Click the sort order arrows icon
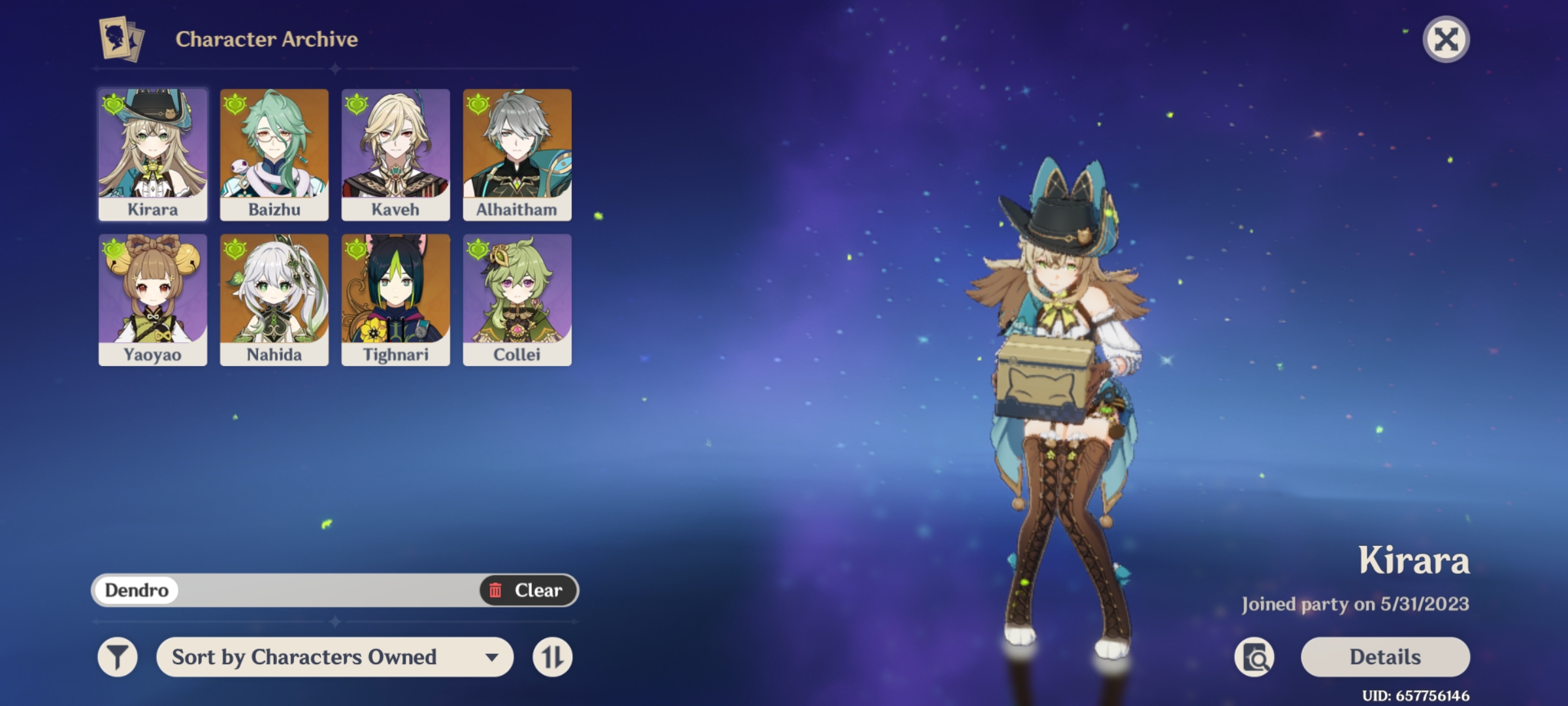Image resolution: width=1568 pixels, height=706 pixels. coord(552,657)
